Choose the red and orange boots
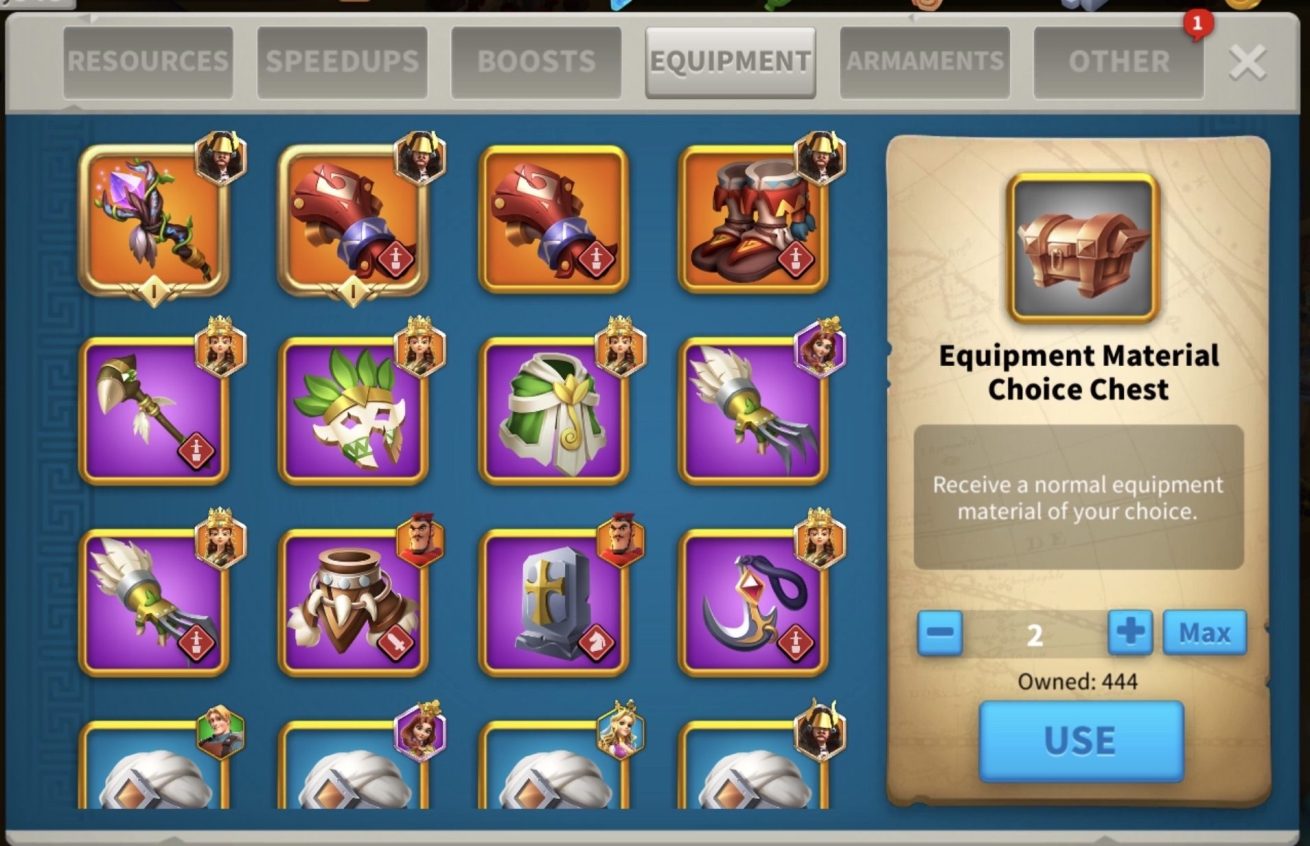 [x=753, y=220]
